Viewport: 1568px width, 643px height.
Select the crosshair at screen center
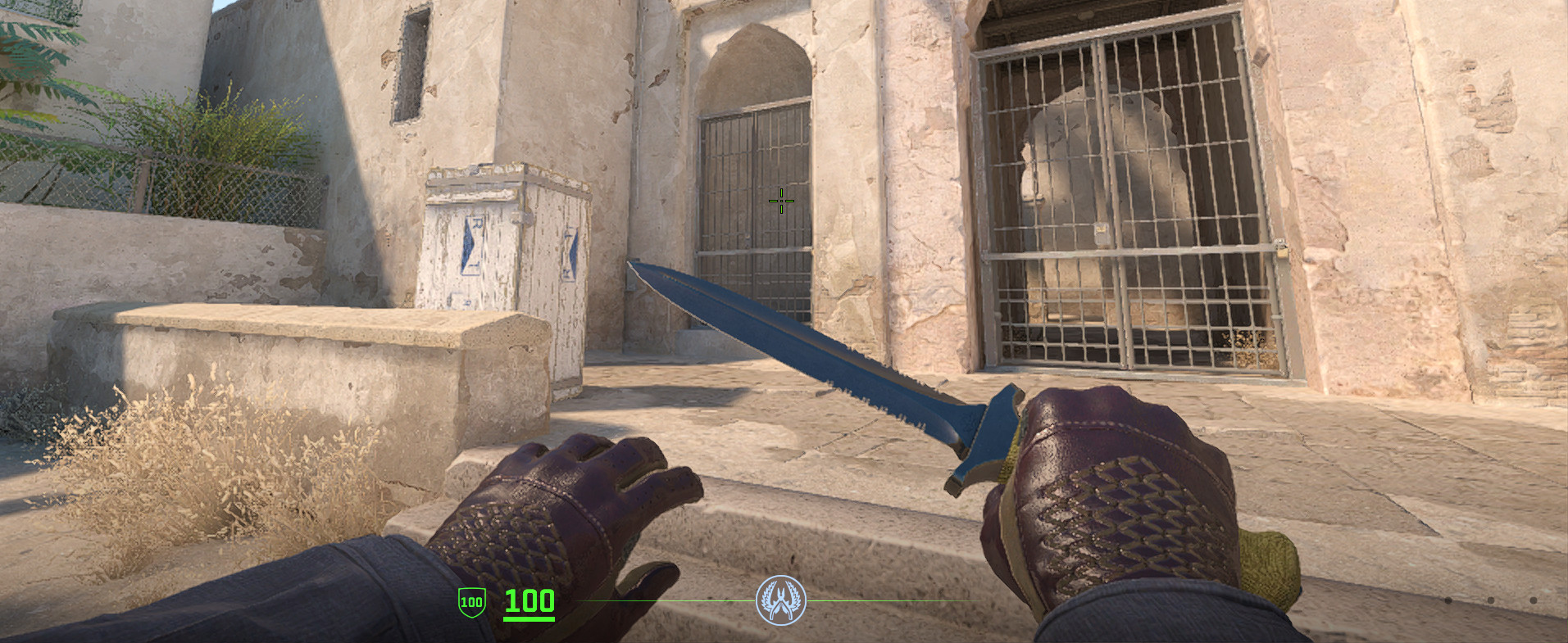[780, 200]
